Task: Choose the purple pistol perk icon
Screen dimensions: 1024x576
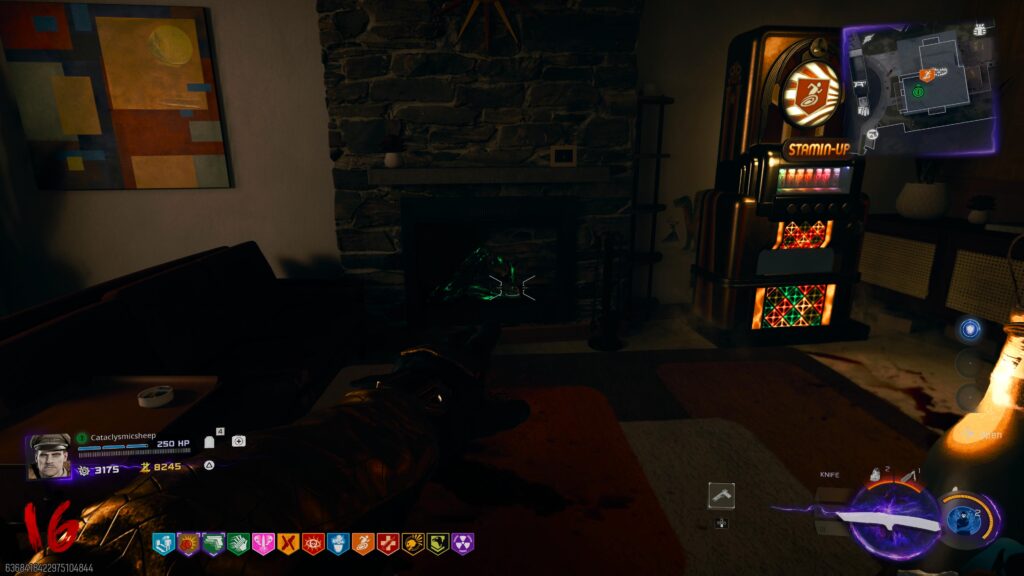Action: (x=213, y=544)
